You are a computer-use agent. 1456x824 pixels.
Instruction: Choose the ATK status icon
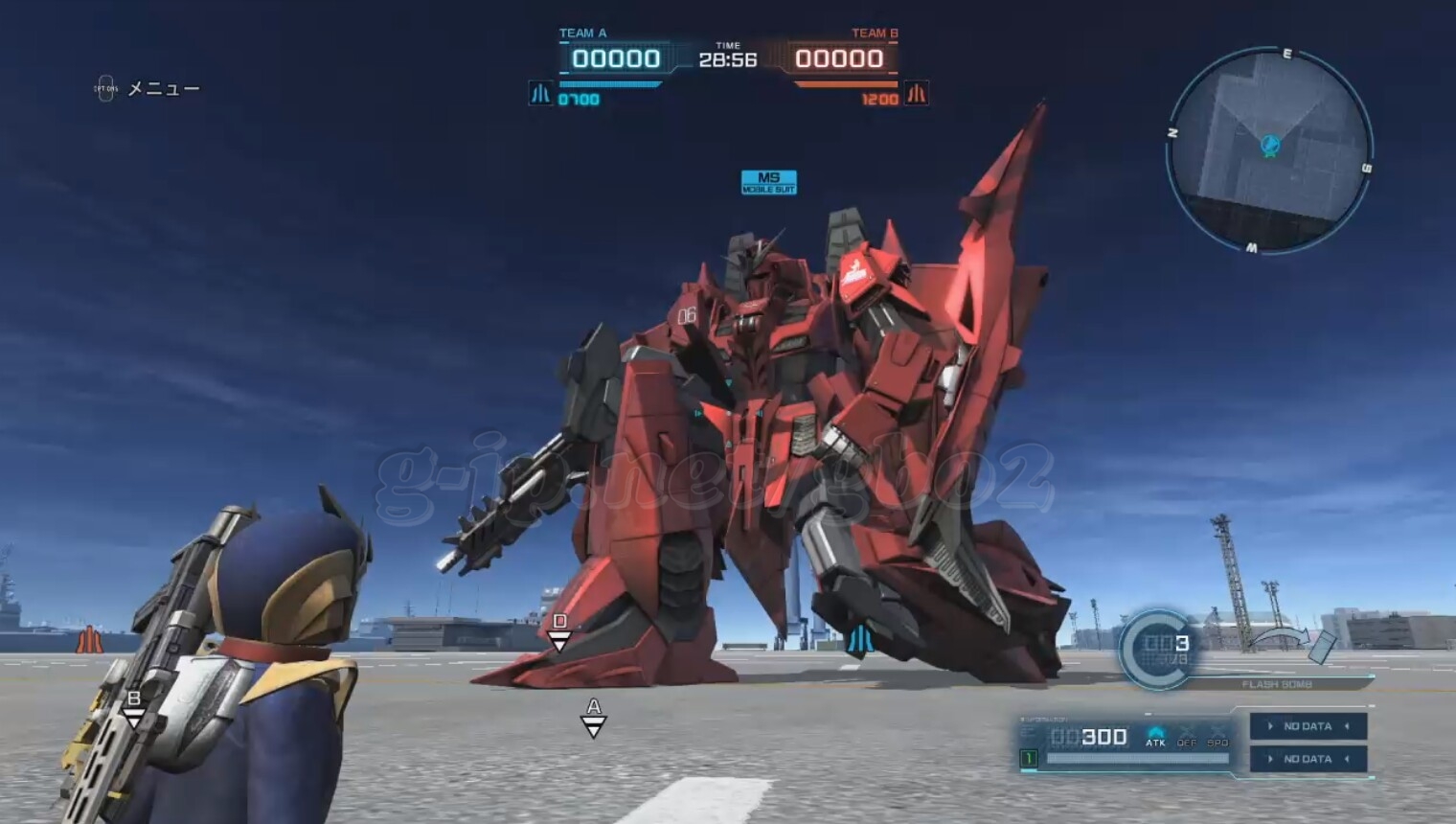tap(1155, 736)
